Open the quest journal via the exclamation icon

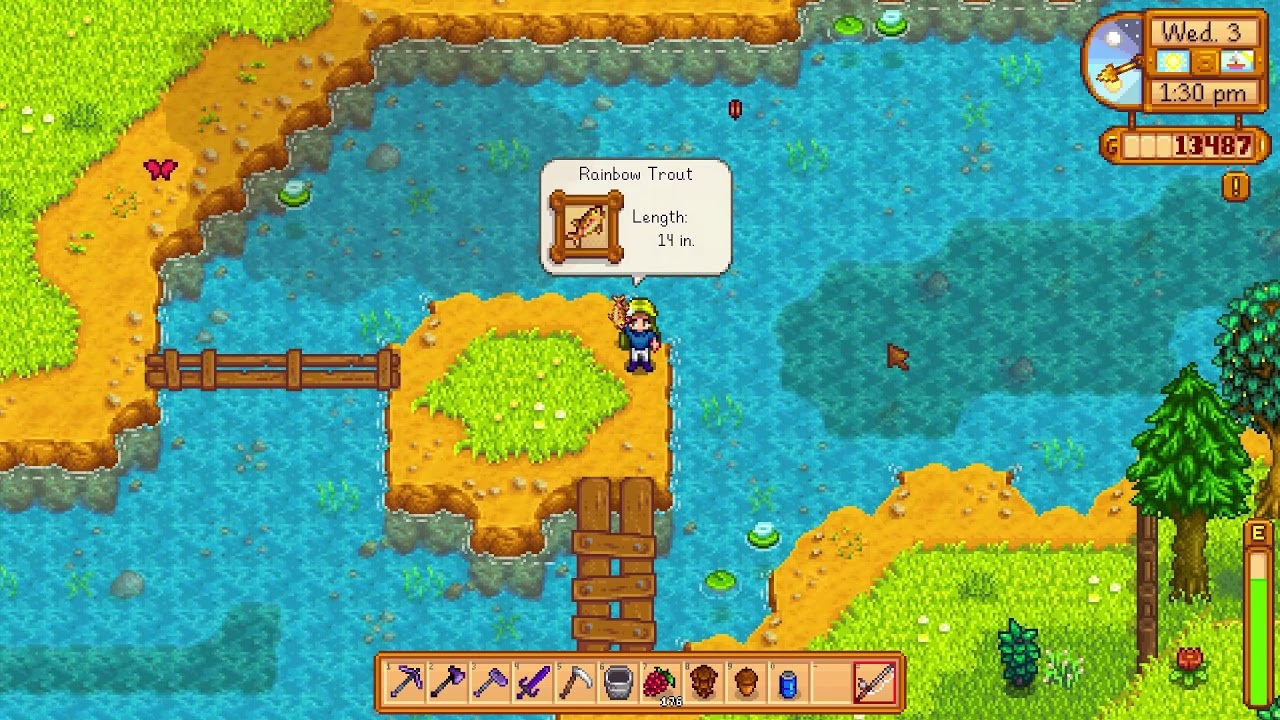[x=1237, y=185]
